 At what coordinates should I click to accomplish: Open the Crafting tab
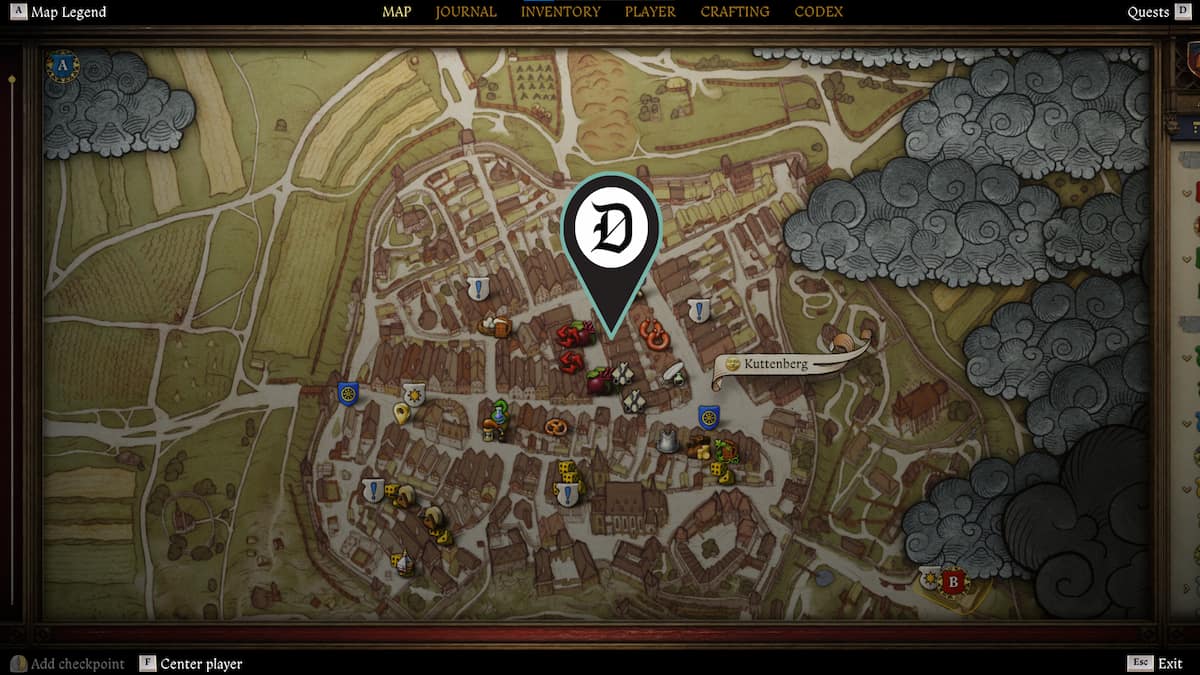click(x=735, y=12)
